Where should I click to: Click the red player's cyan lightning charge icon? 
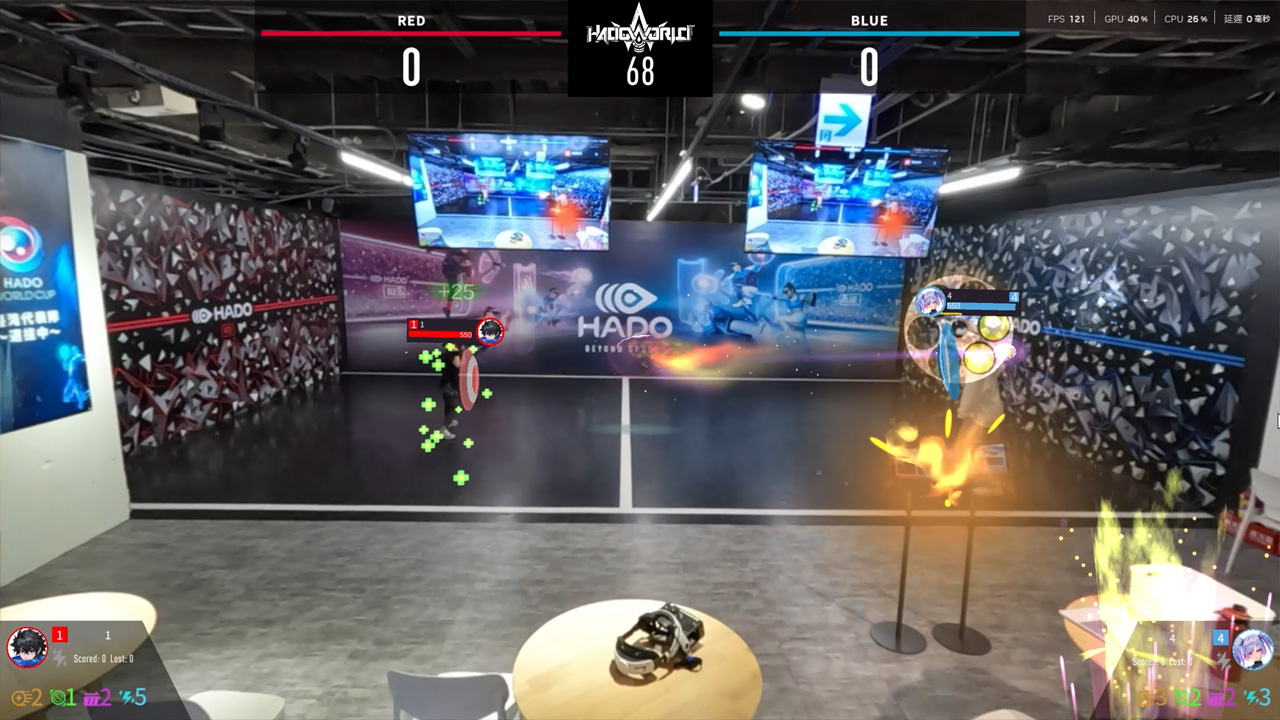[126, 697]
